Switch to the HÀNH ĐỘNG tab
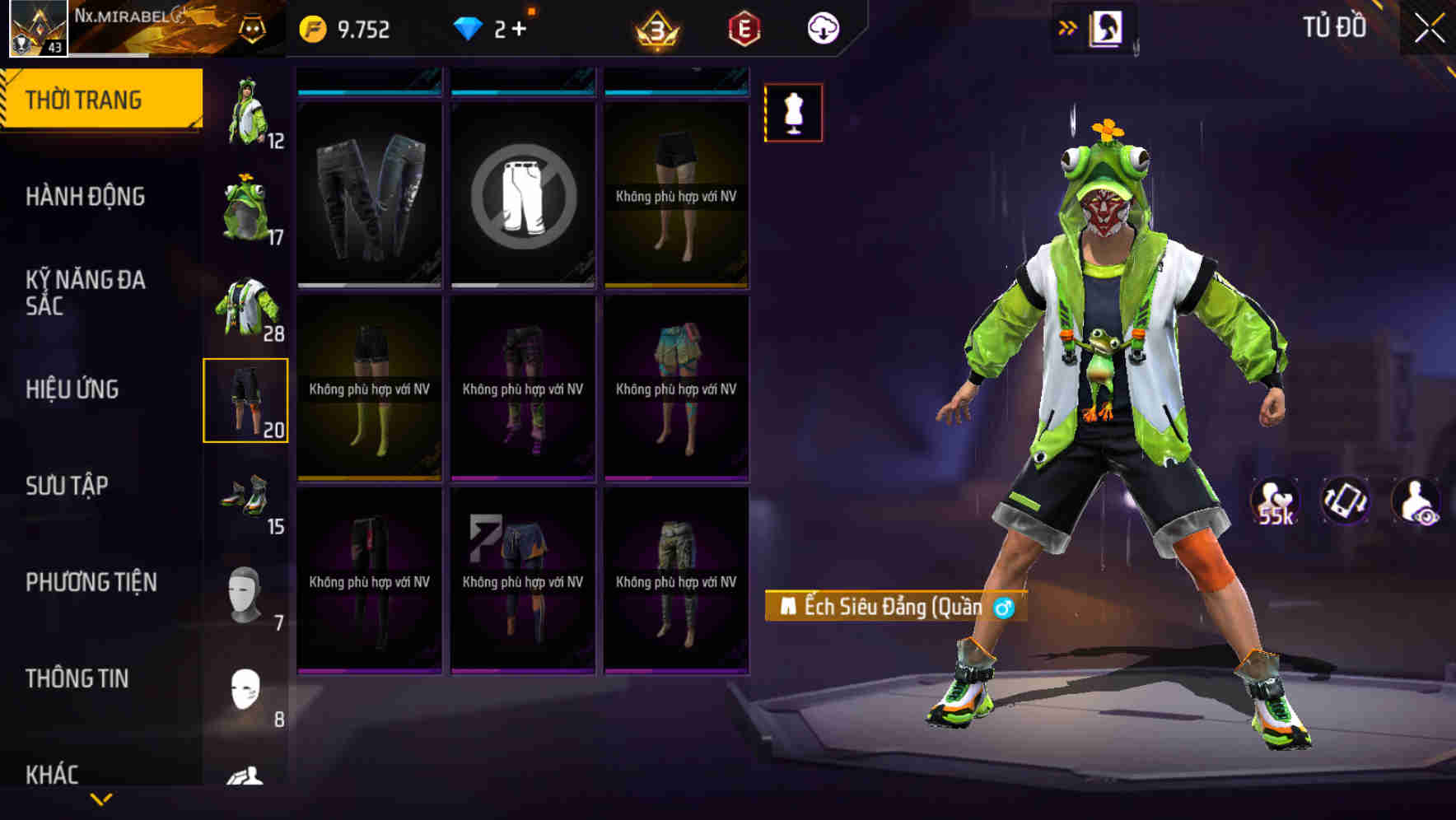Viewport: 1456px width, 820px height. point(85,197)
